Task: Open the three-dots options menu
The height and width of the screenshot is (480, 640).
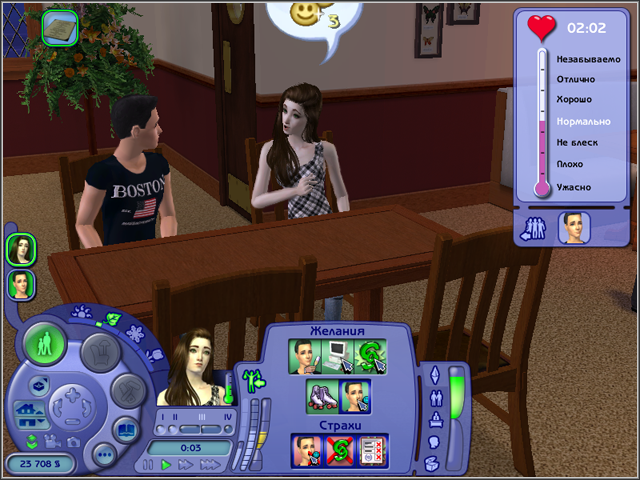Action: [104, 455]
